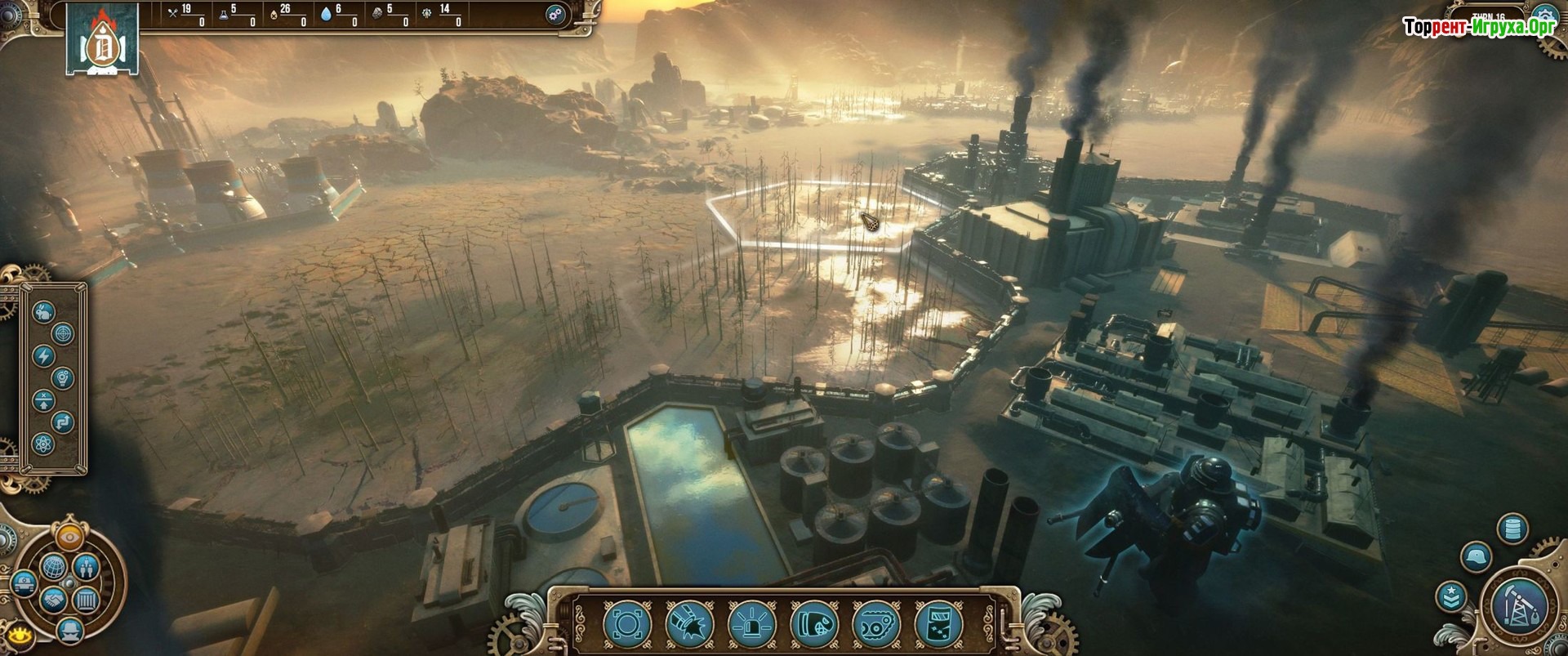Select the circular frame selection action

(624, 624)
